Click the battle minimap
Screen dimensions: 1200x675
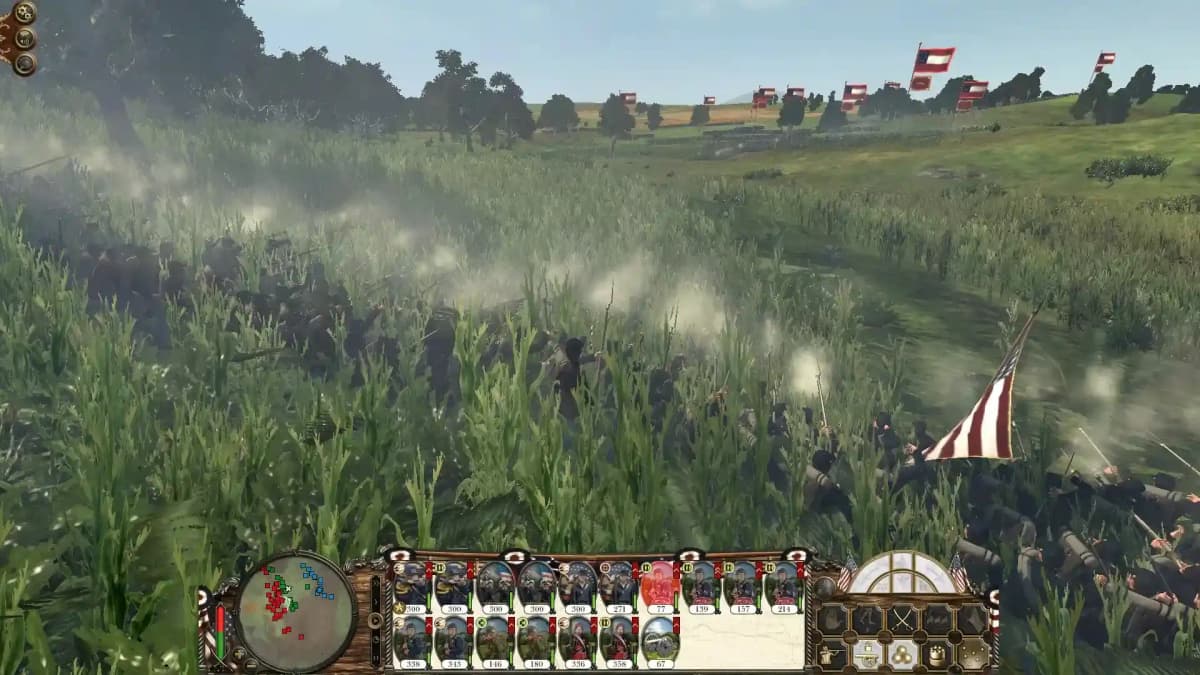coord(296,612)
